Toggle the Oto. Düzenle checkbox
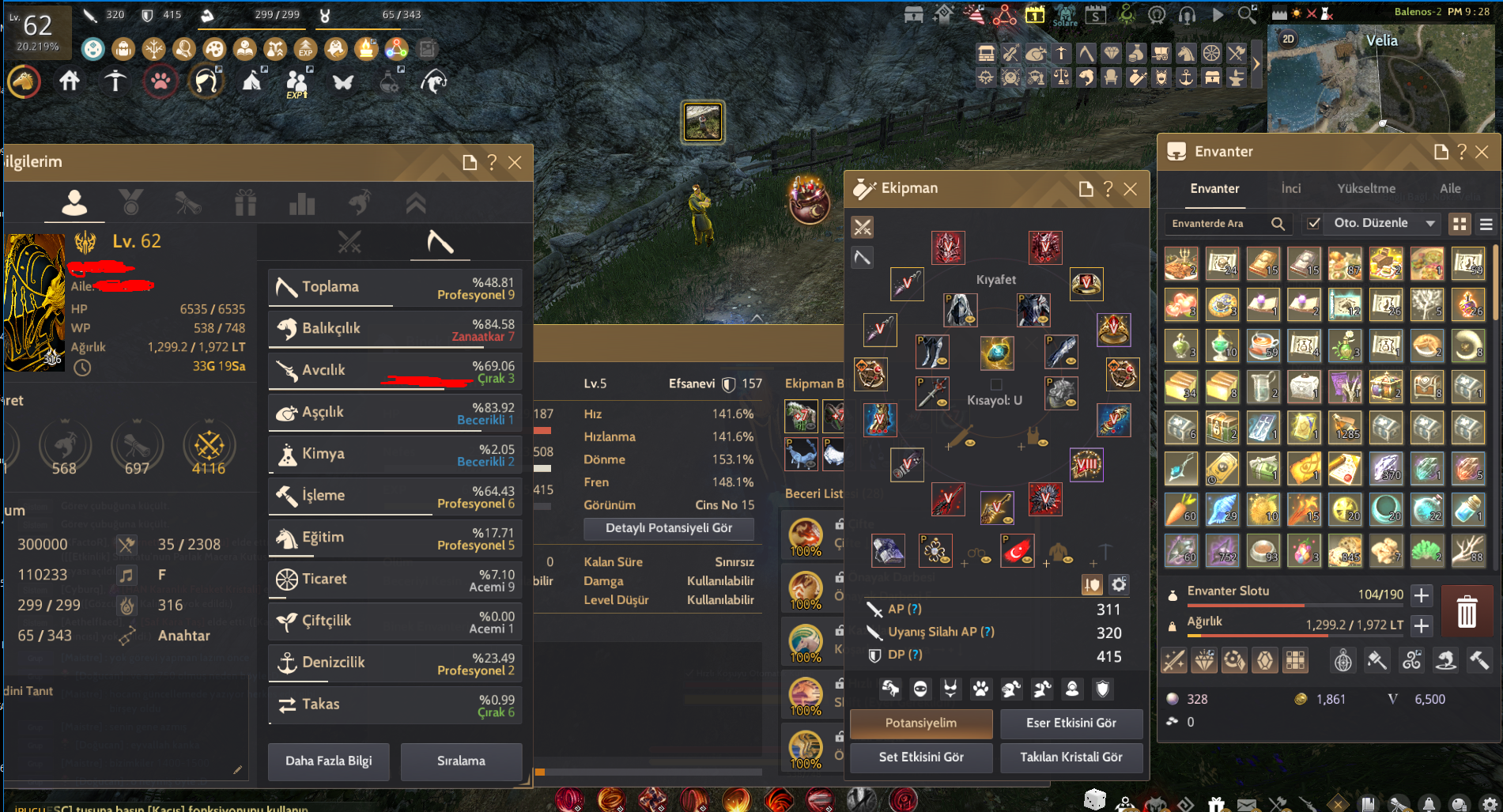Screen dimensions: 1503x812 [x=1313, y=224]
